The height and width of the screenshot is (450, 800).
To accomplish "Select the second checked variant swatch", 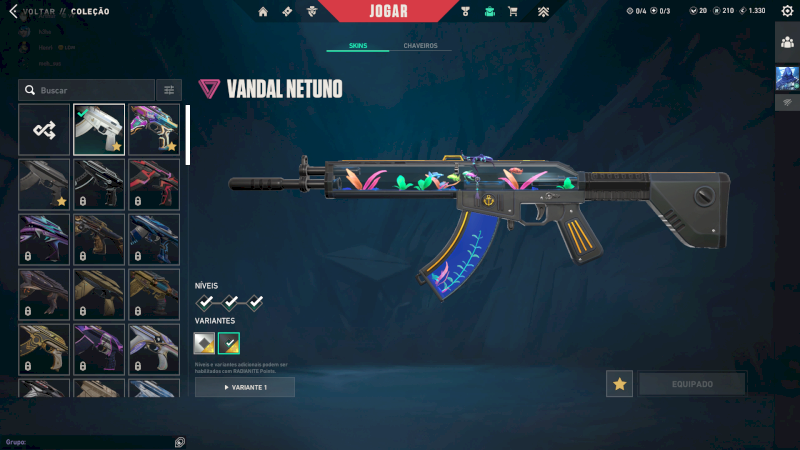I will [229, 344].
